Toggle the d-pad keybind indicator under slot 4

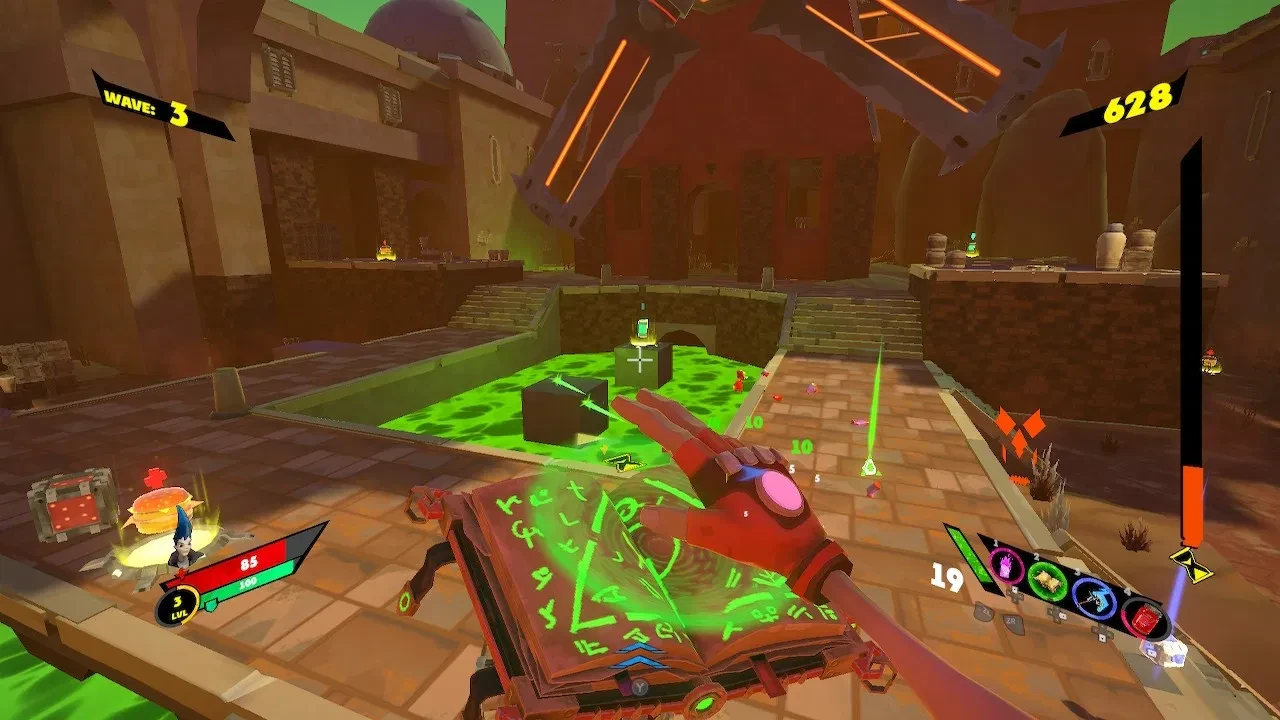point(1151,650)
